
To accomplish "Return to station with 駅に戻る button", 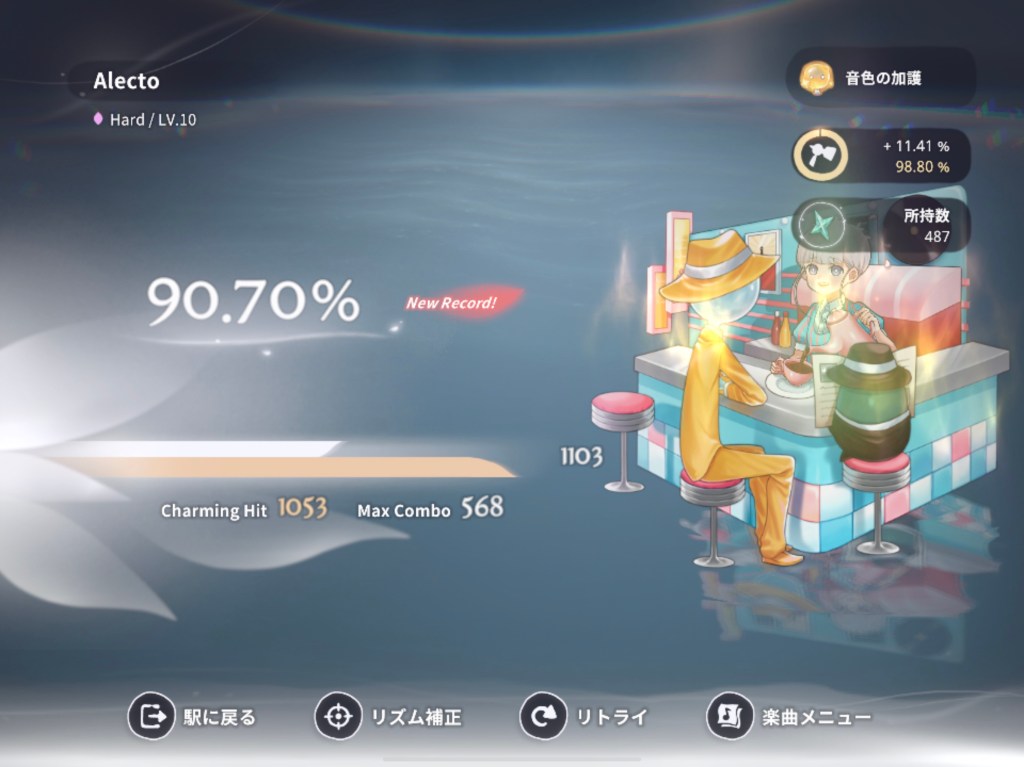I will [x=193, y=716].
